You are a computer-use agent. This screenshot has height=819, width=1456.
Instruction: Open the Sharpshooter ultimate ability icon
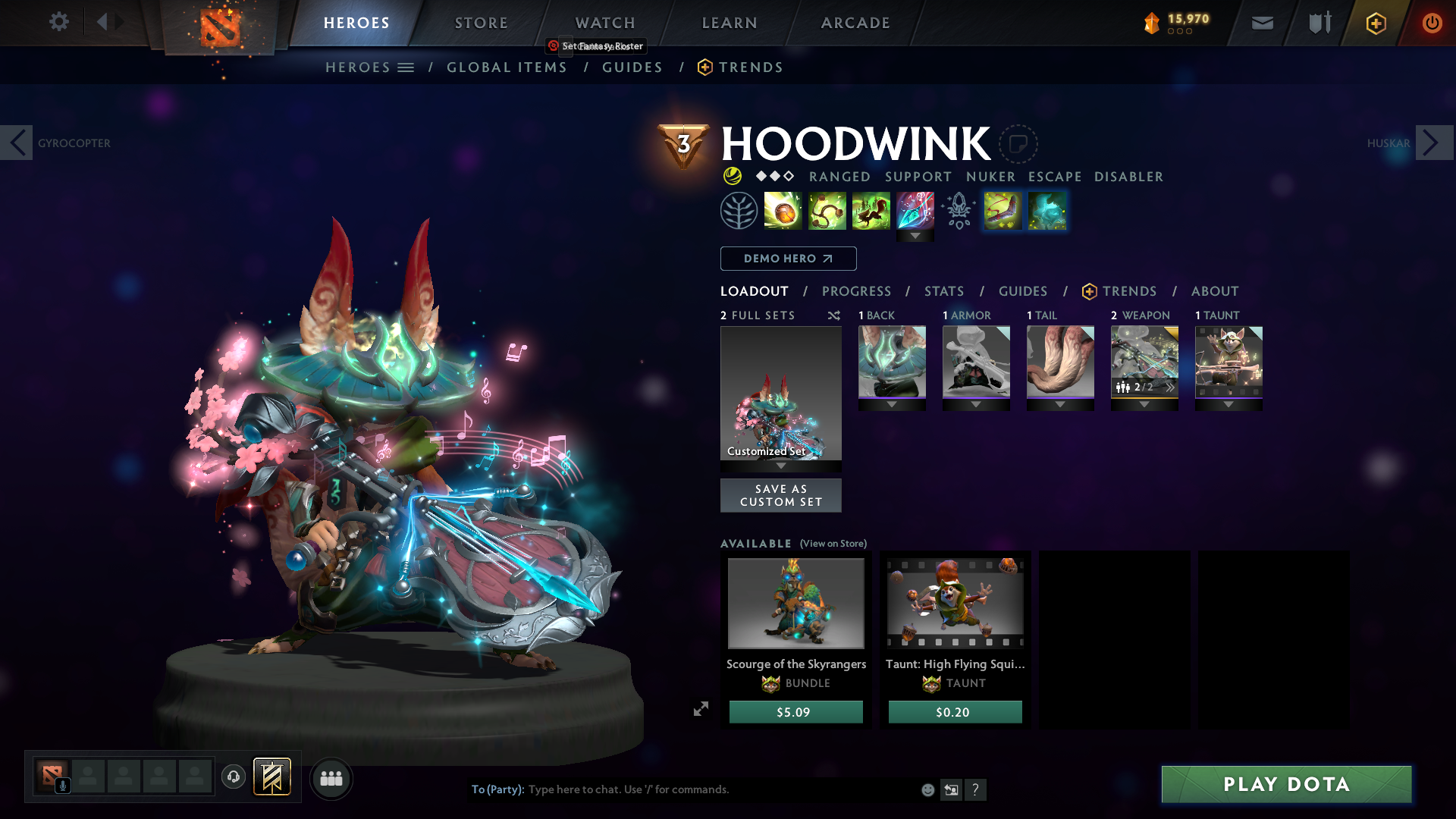point(915,211)
